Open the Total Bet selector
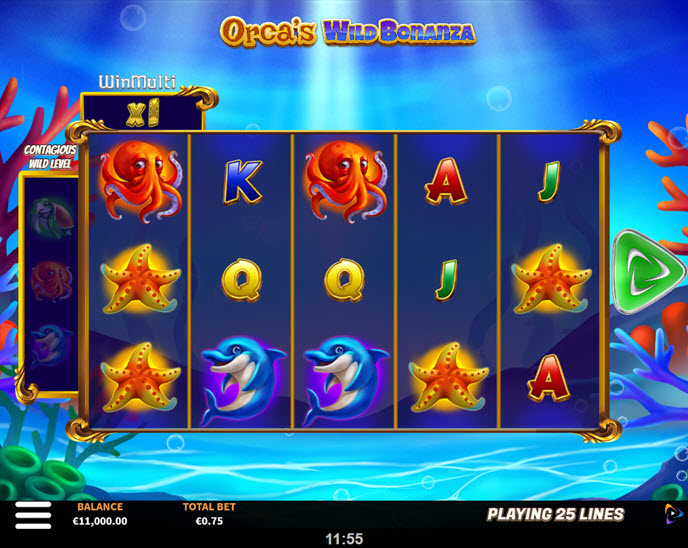Screen dimensions: 688x548 point(209,514)
